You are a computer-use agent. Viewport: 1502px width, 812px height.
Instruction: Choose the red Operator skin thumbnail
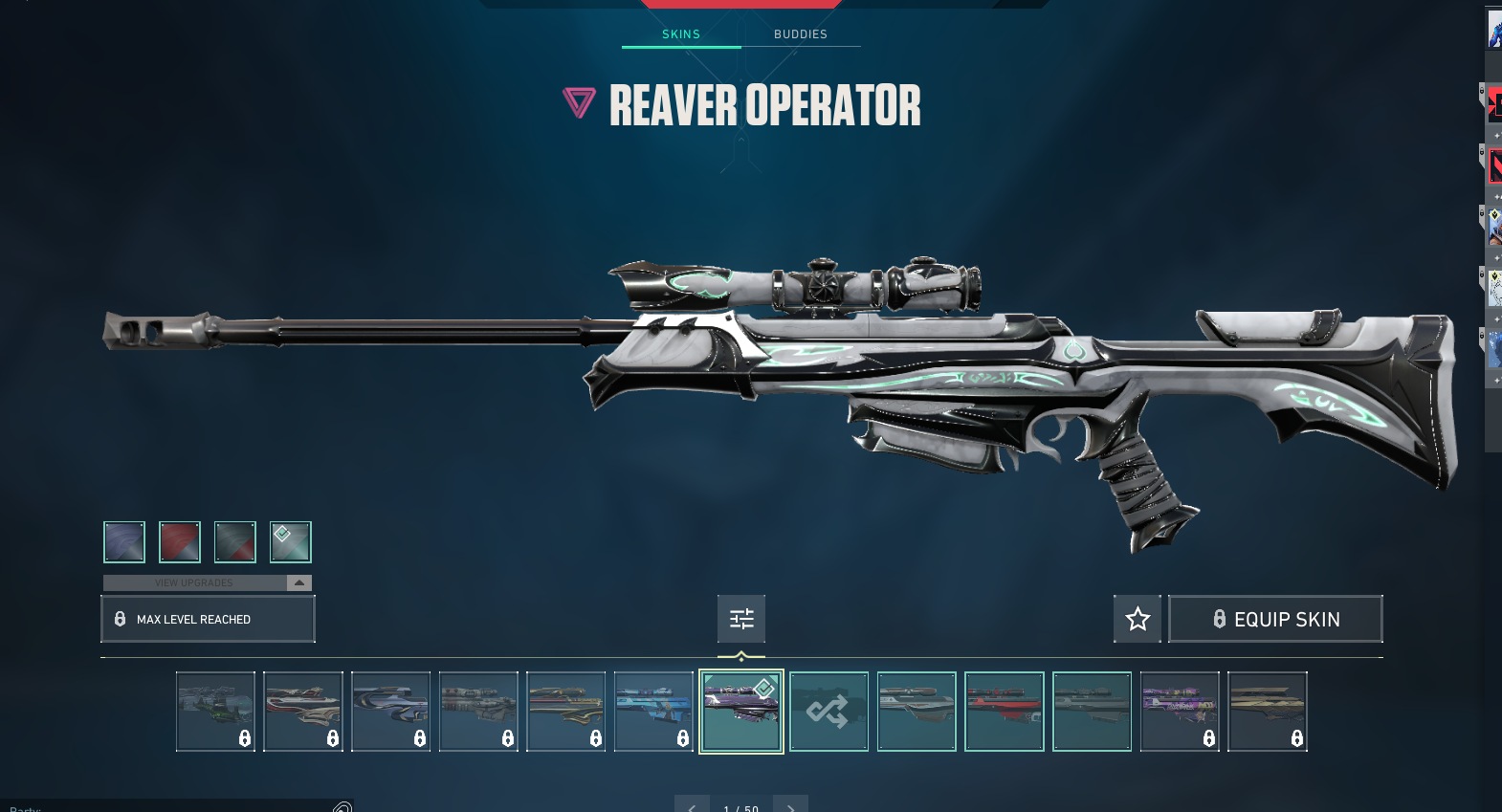click(1005, 712)
